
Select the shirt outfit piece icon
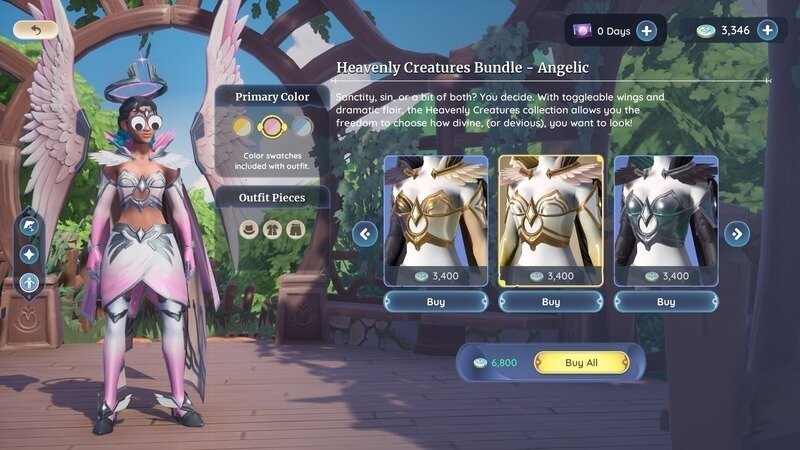click(x=272, y=229)
